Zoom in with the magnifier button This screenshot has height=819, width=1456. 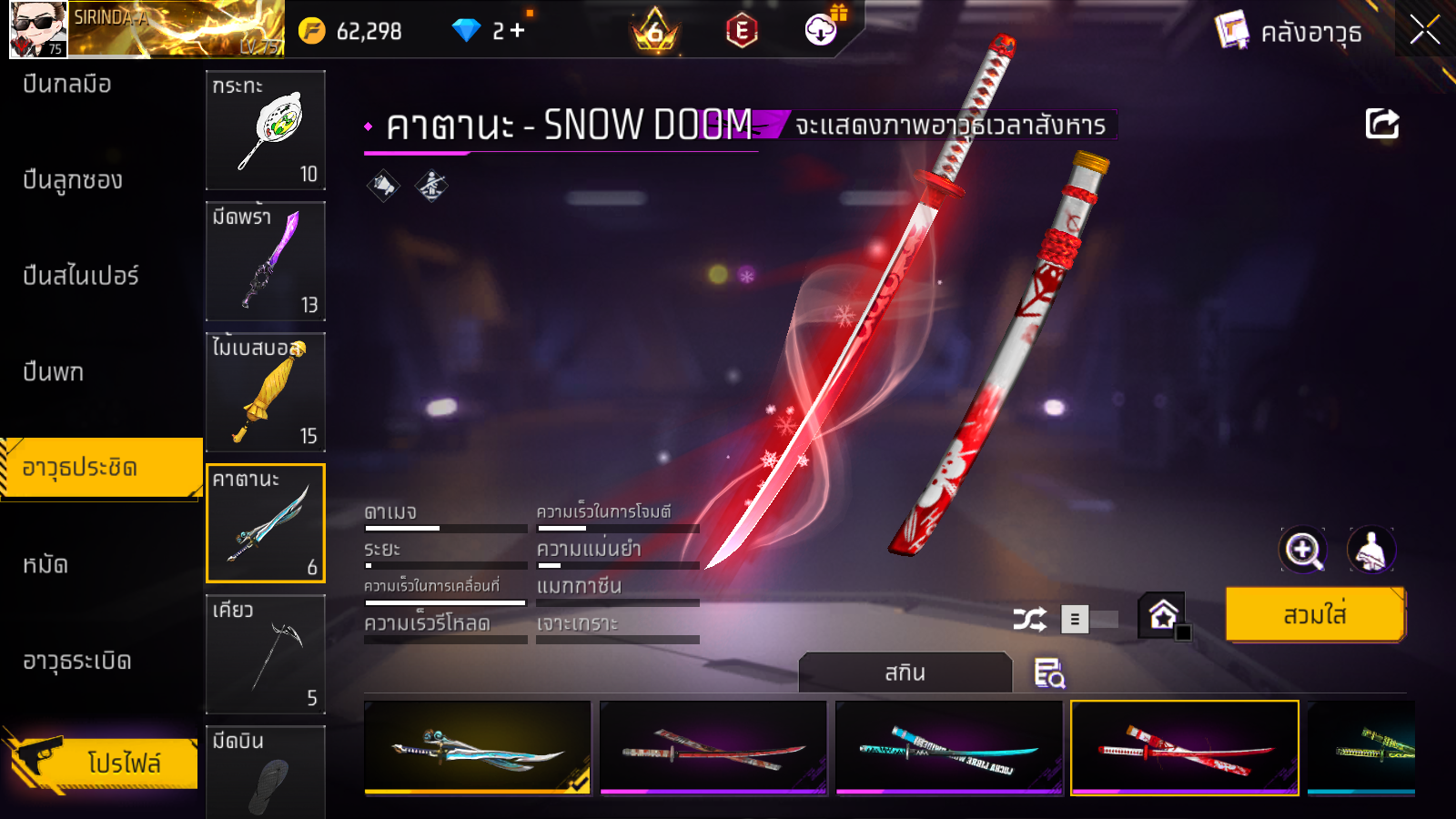(1302, 550)
